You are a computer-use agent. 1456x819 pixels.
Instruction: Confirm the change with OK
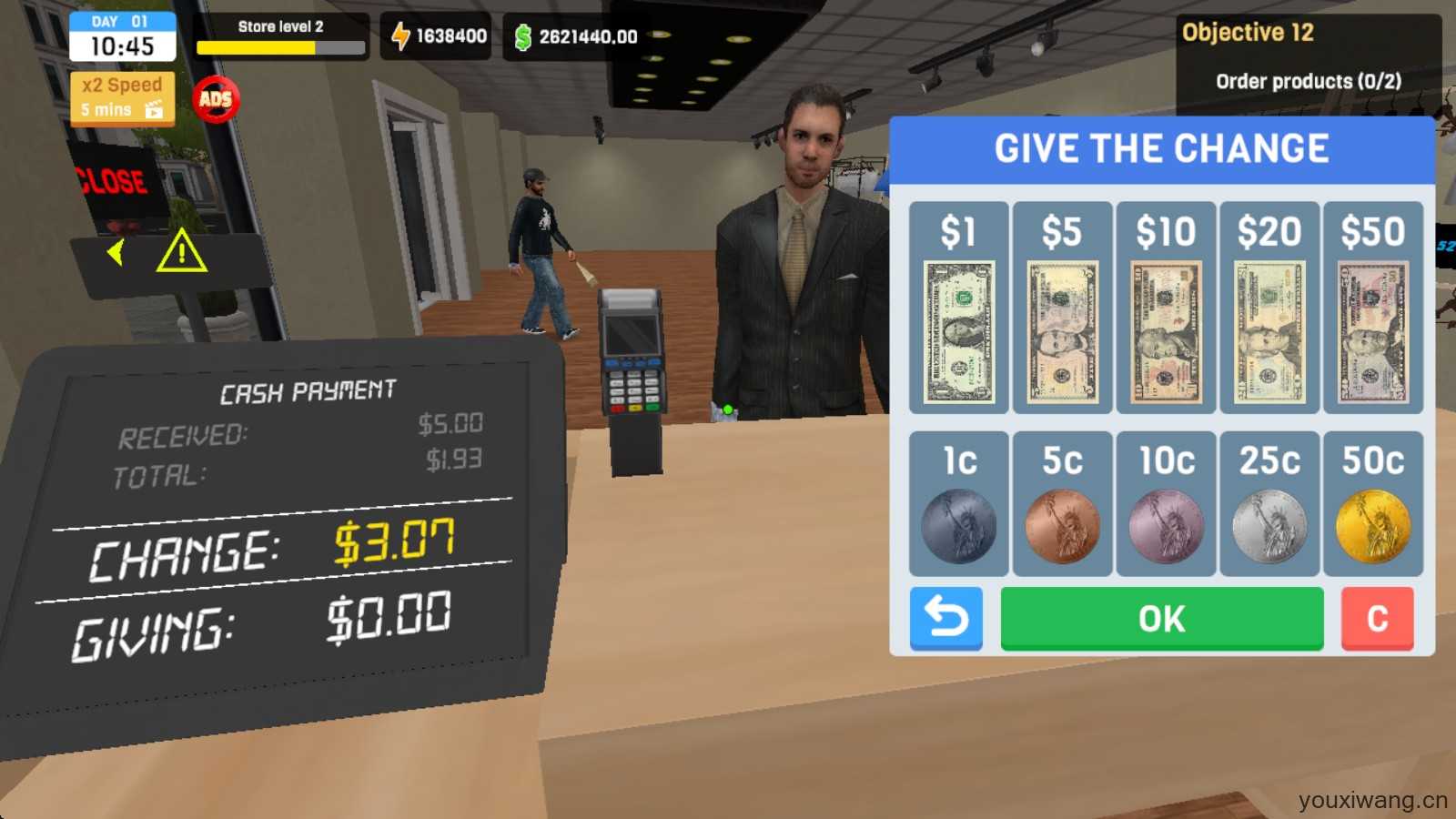[1162, 619]
